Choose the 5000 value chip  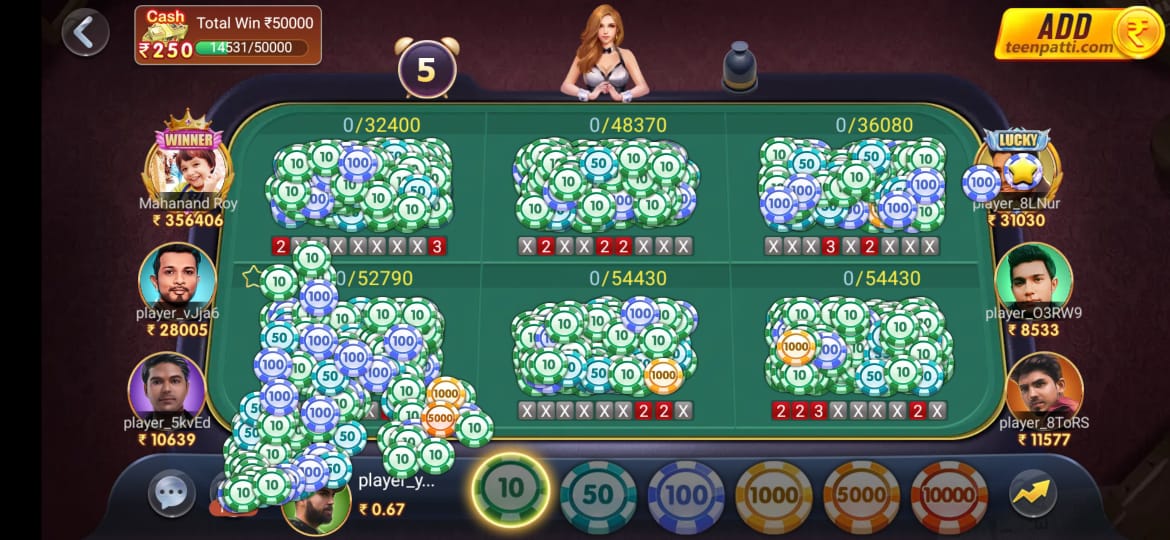coord(861,495)
